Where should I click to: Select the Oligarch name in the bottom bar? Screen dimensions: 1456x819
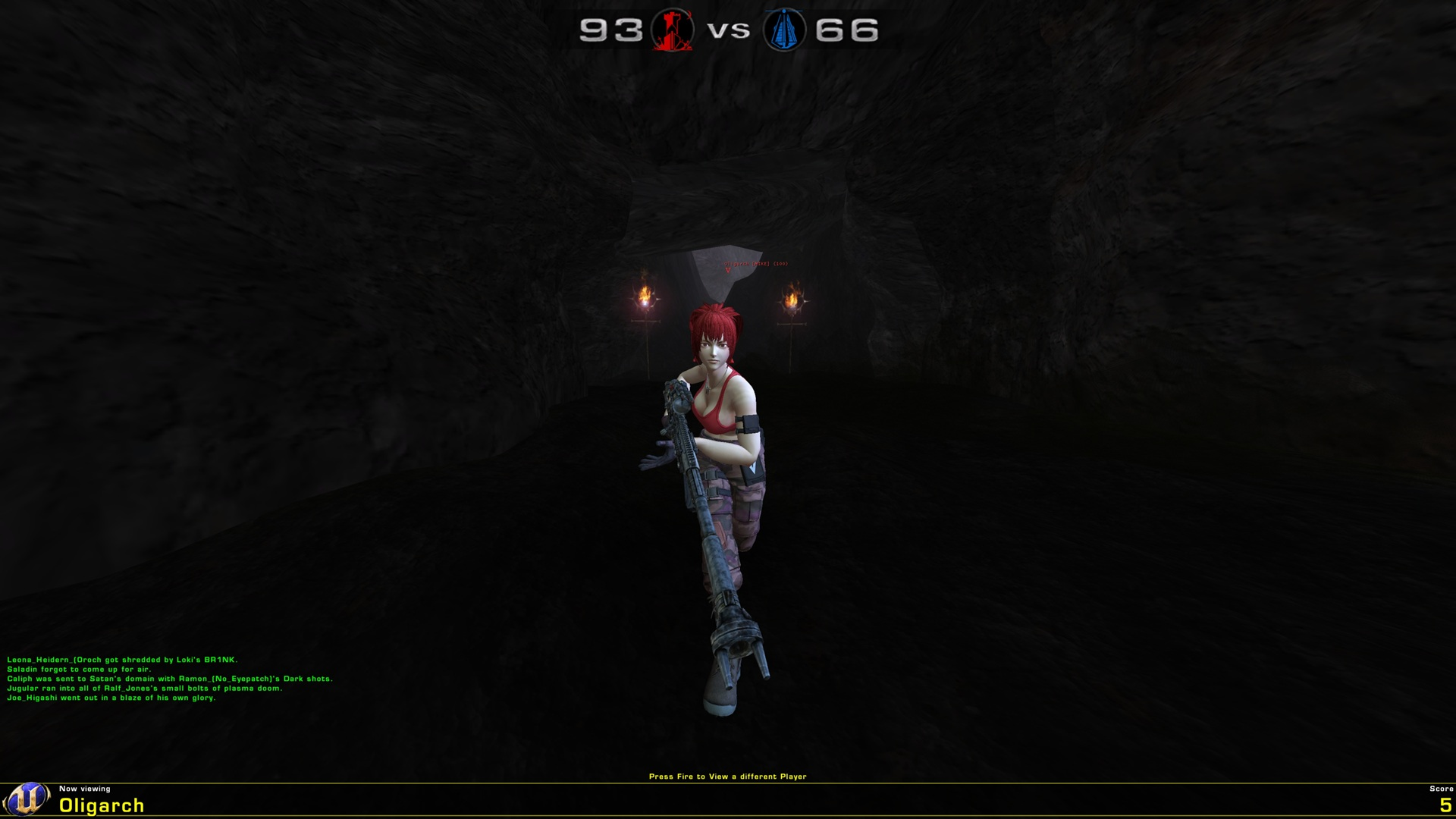pos(101,804)
